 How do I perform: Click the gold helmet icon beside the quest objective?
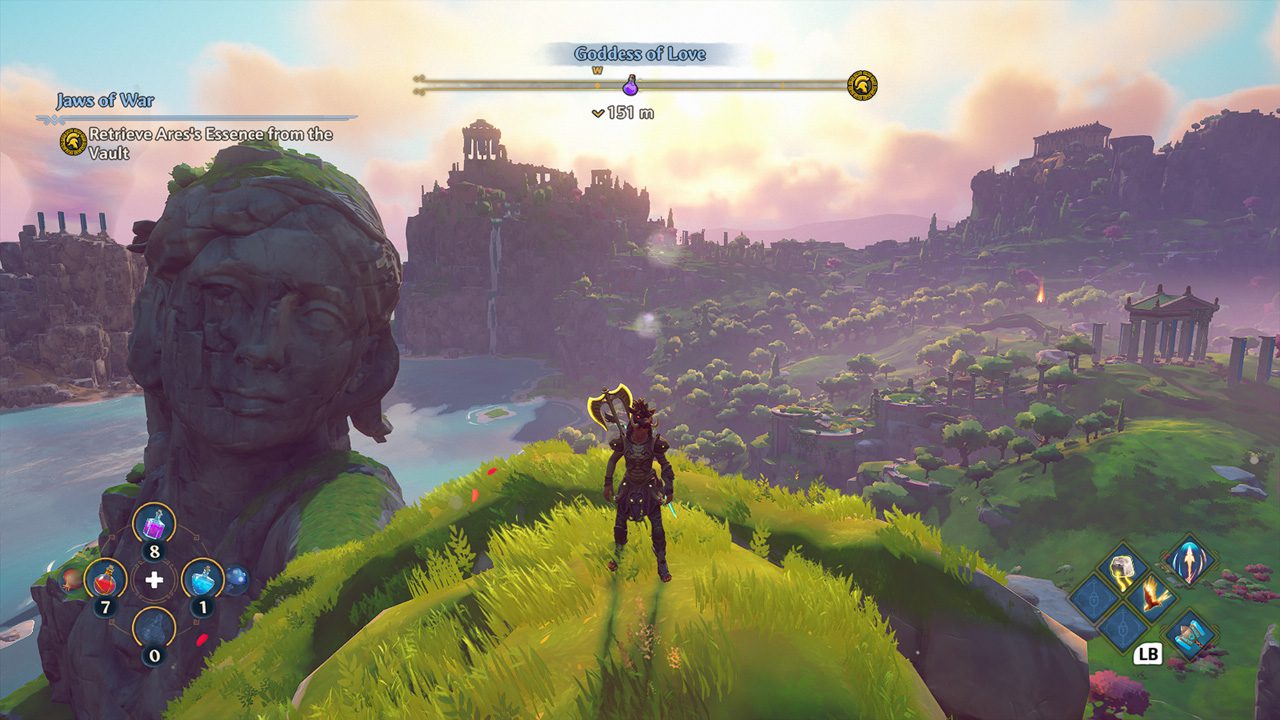point(72,141)
